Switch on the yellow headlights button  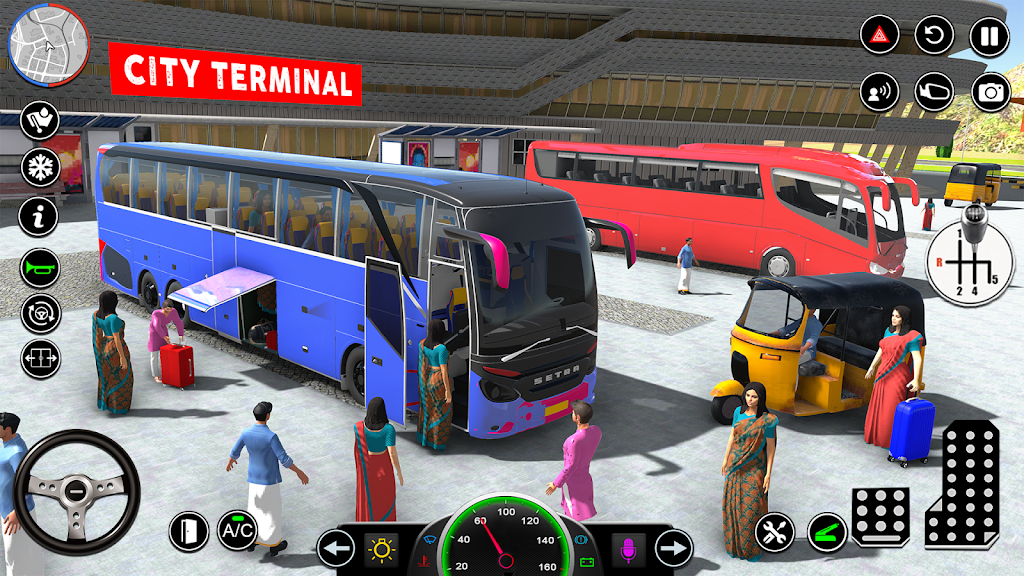click(382, 548)
